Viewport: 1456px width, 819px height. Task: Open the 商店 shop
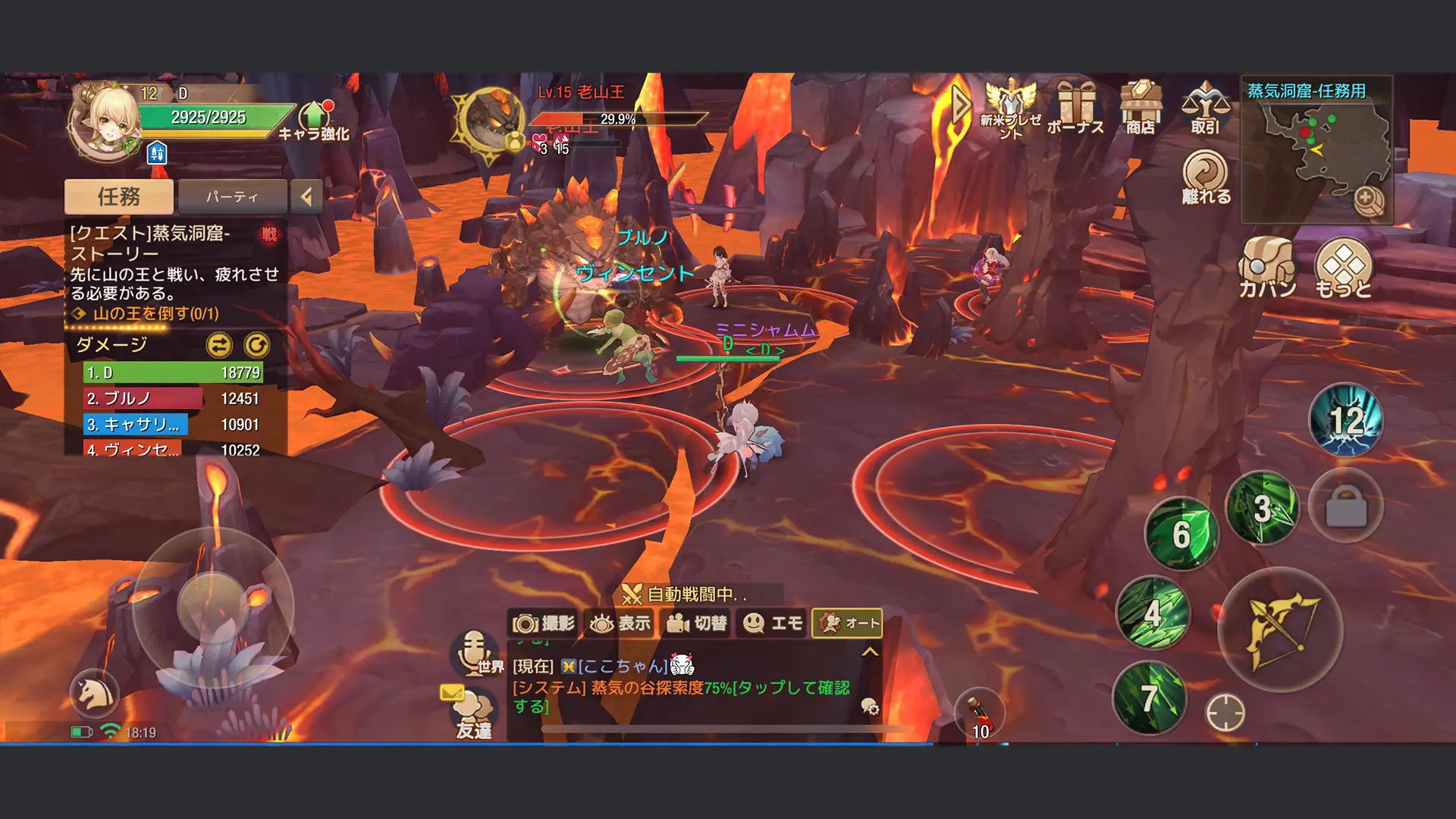click(x=1141, y=108)
